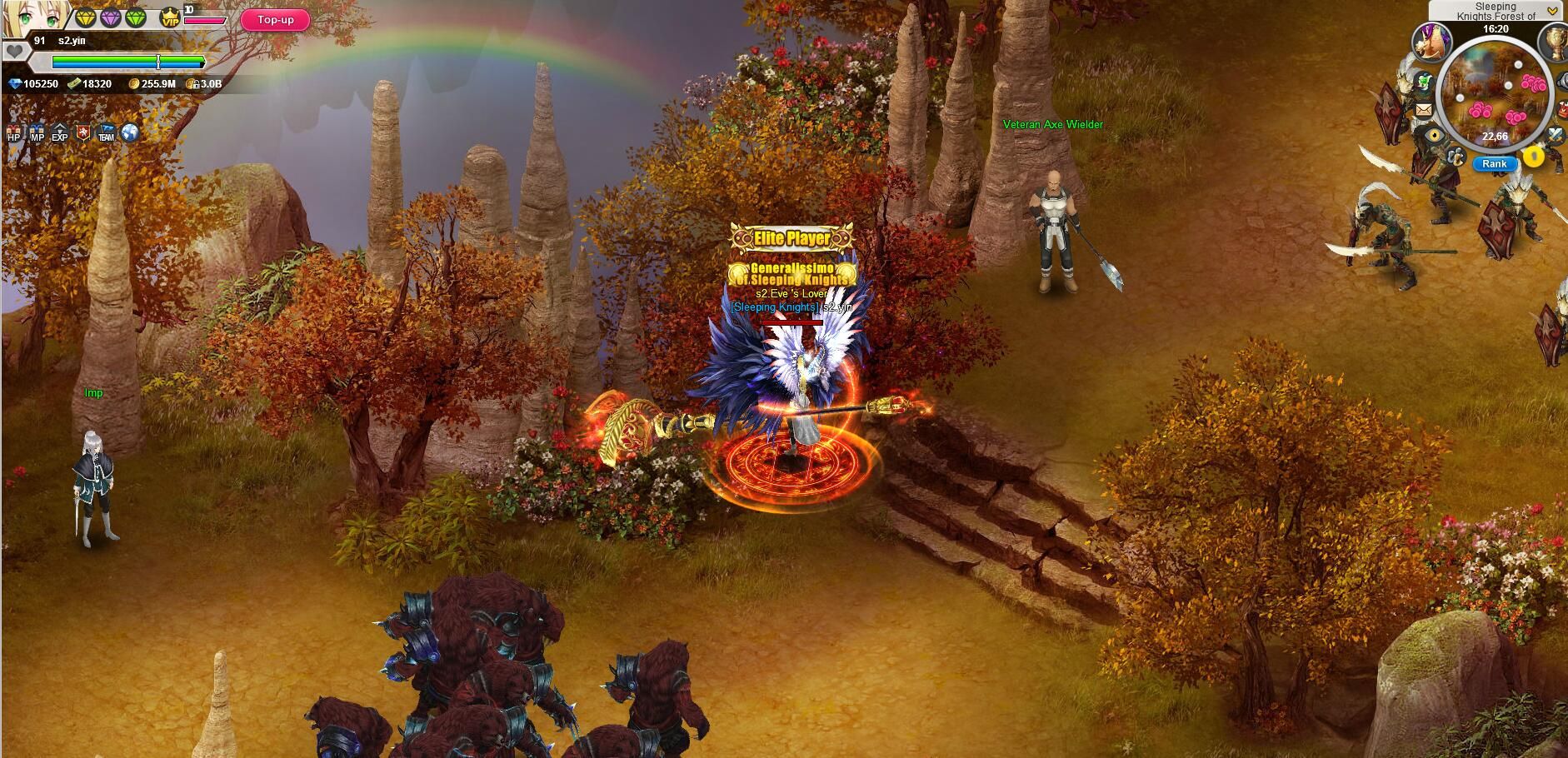Open the red lion shield icon
Image resolution: width=1568 pixels, height=758 pixels.
(82, 133)
